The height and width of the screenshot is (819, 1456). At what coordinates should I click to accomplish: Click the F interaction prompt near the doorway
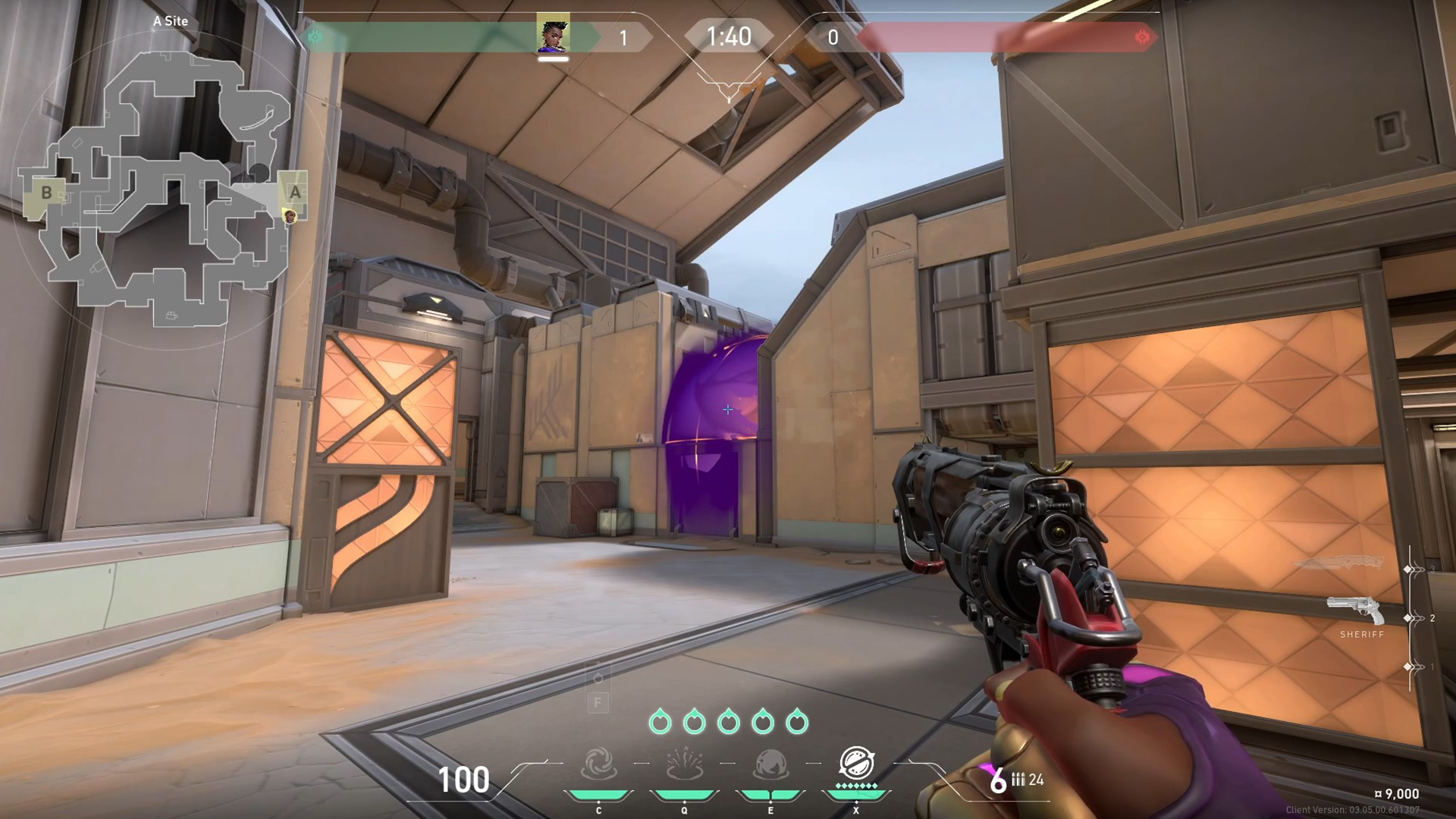click(596, 701)
